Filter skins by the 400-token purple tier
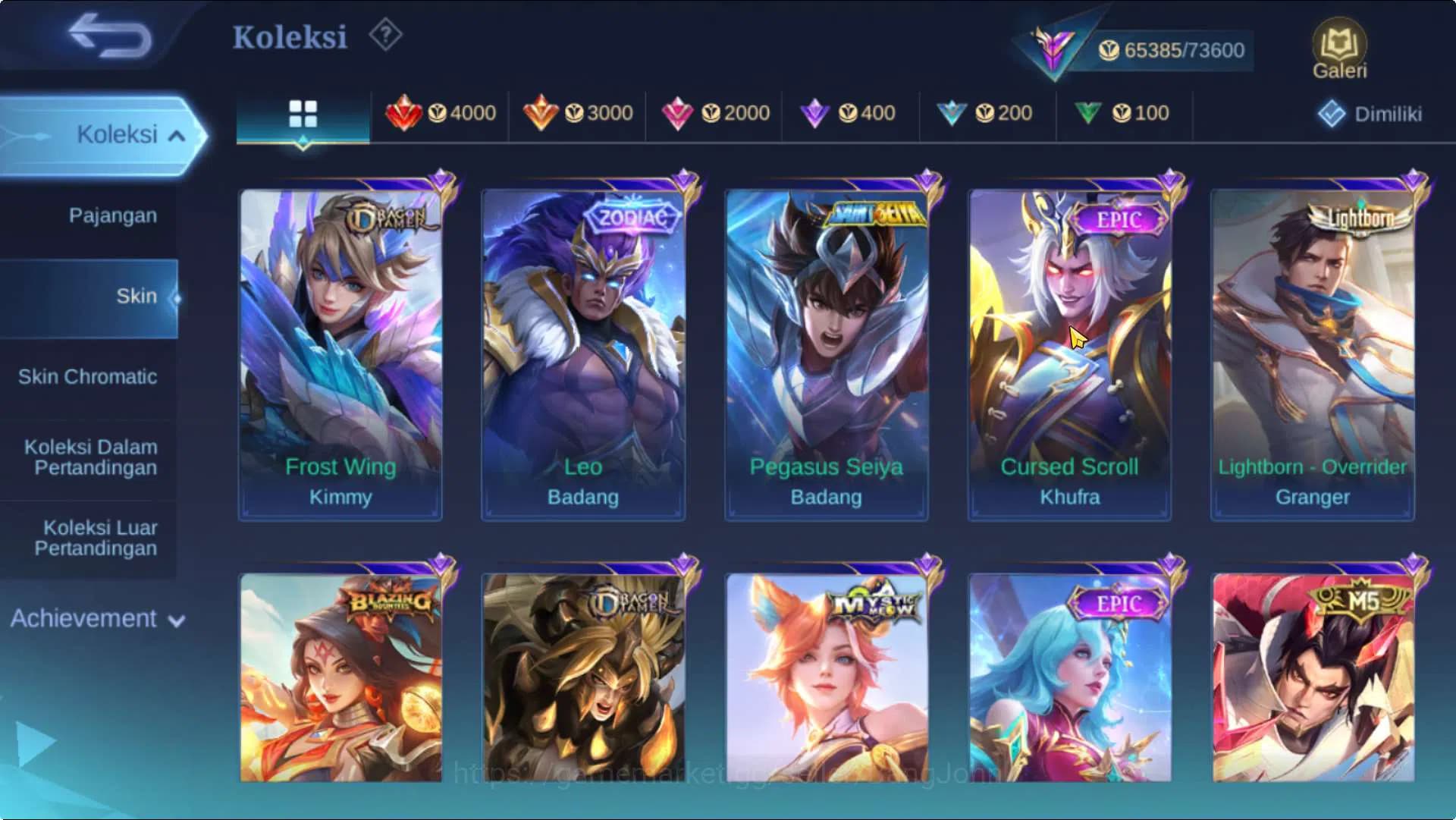Image resolution: width=1456 pixels, height=820 pixels. coord(851,112)
